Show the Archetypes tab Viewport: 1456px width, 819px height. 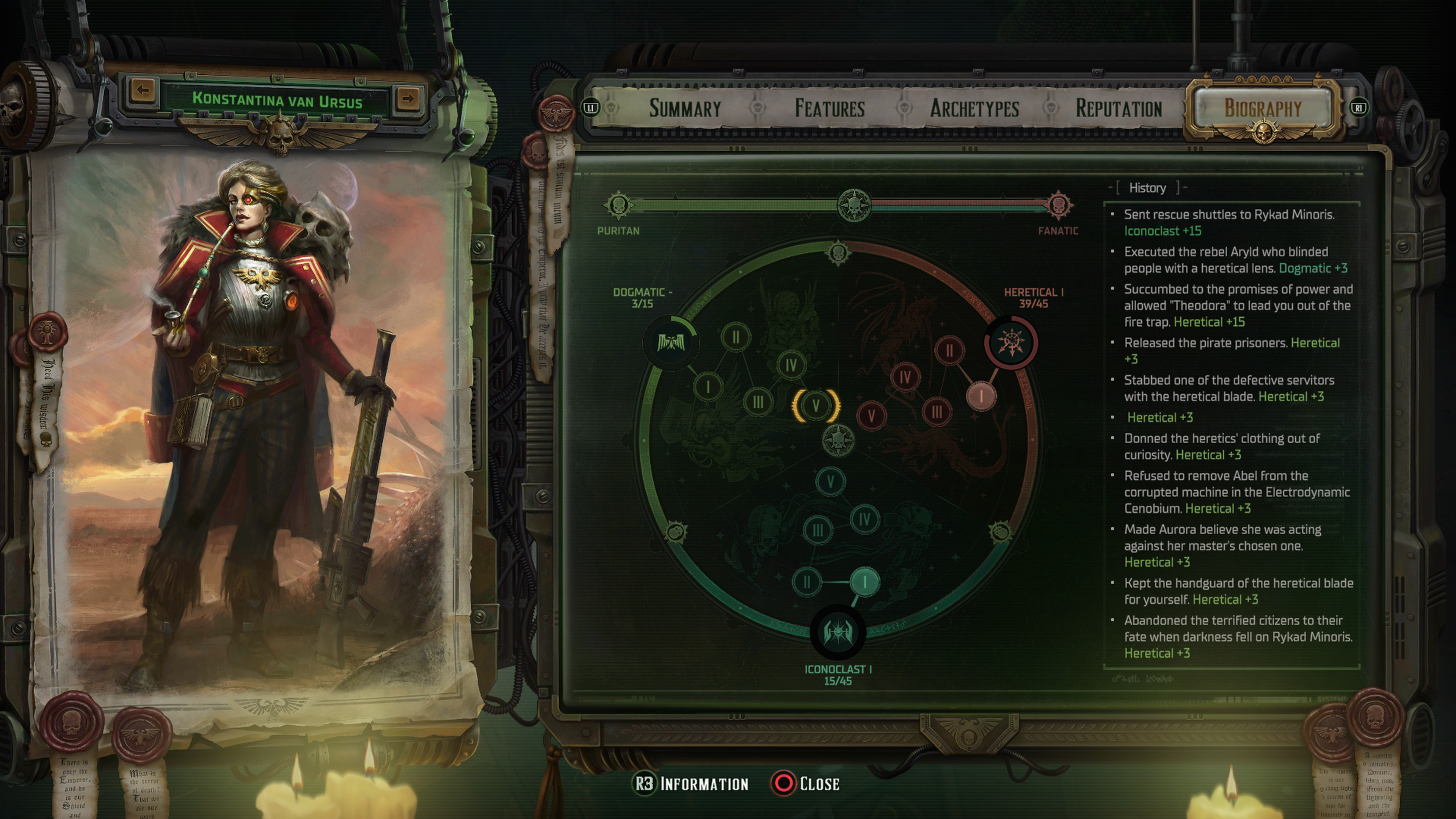pyautogui.click(x=974, y=108)
